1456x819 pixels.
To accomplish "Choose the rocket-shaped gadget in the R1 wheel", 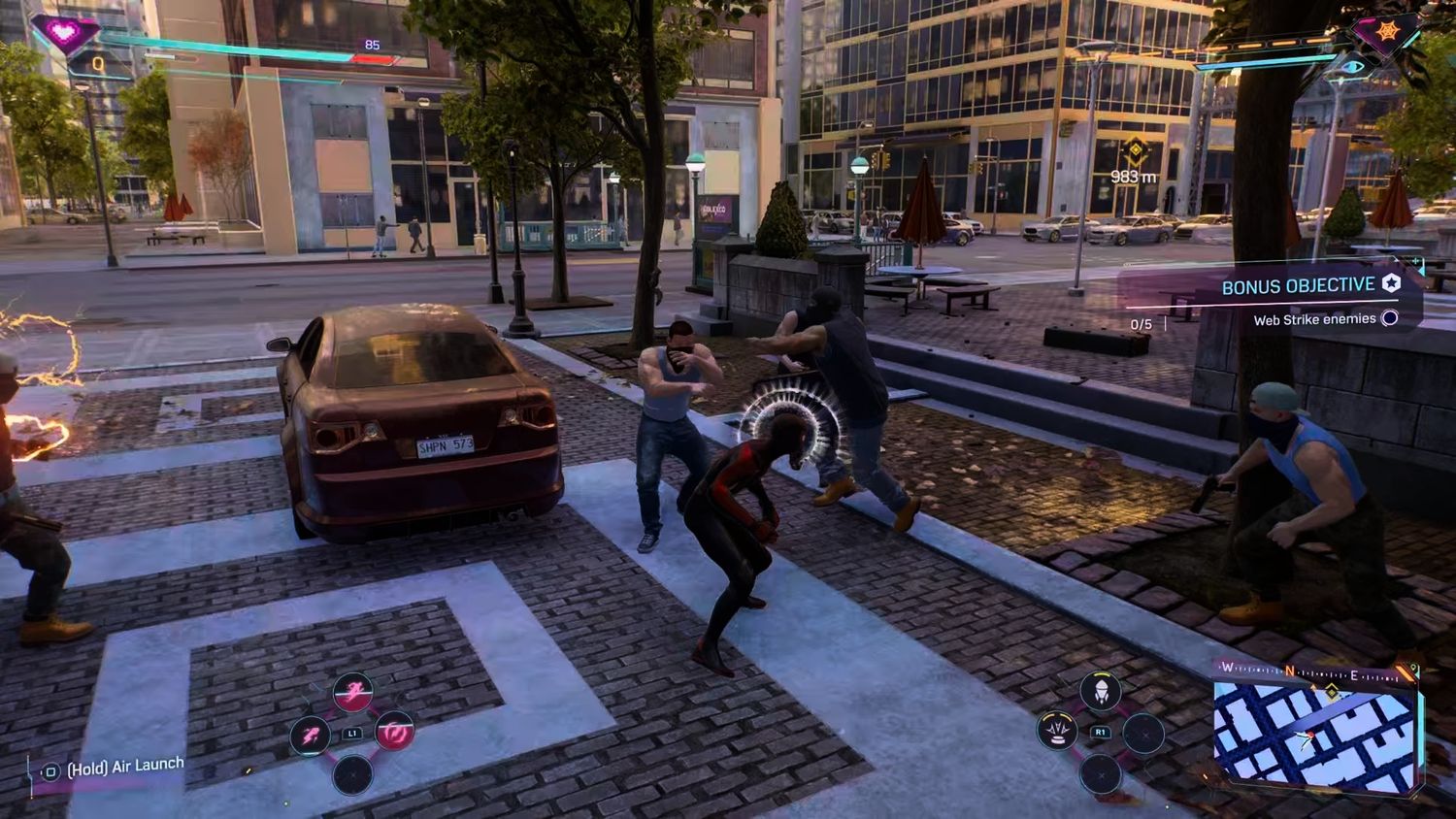I will (1100, 691).
